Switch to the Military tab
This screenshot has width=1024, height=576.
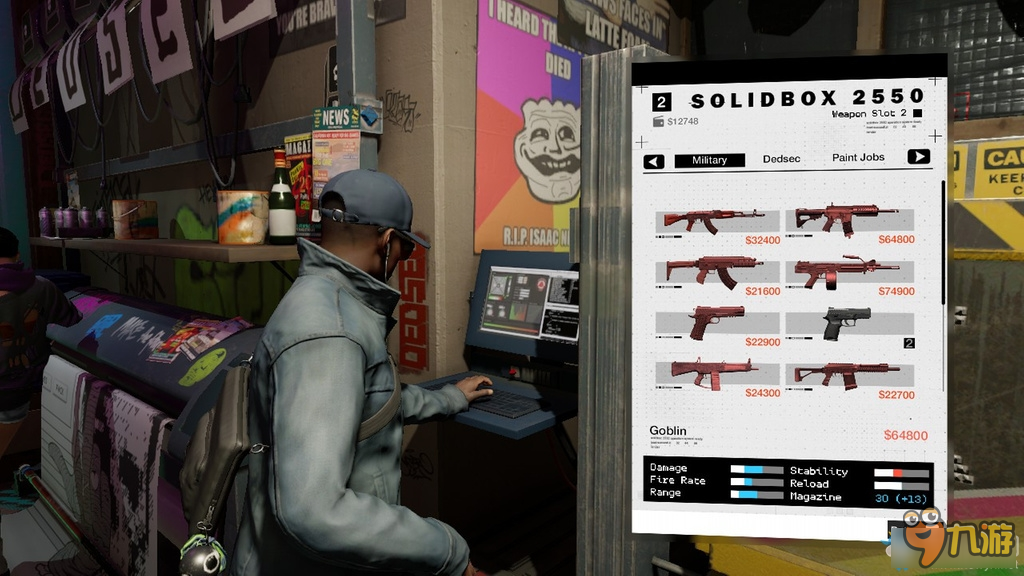tap(709, 160)
